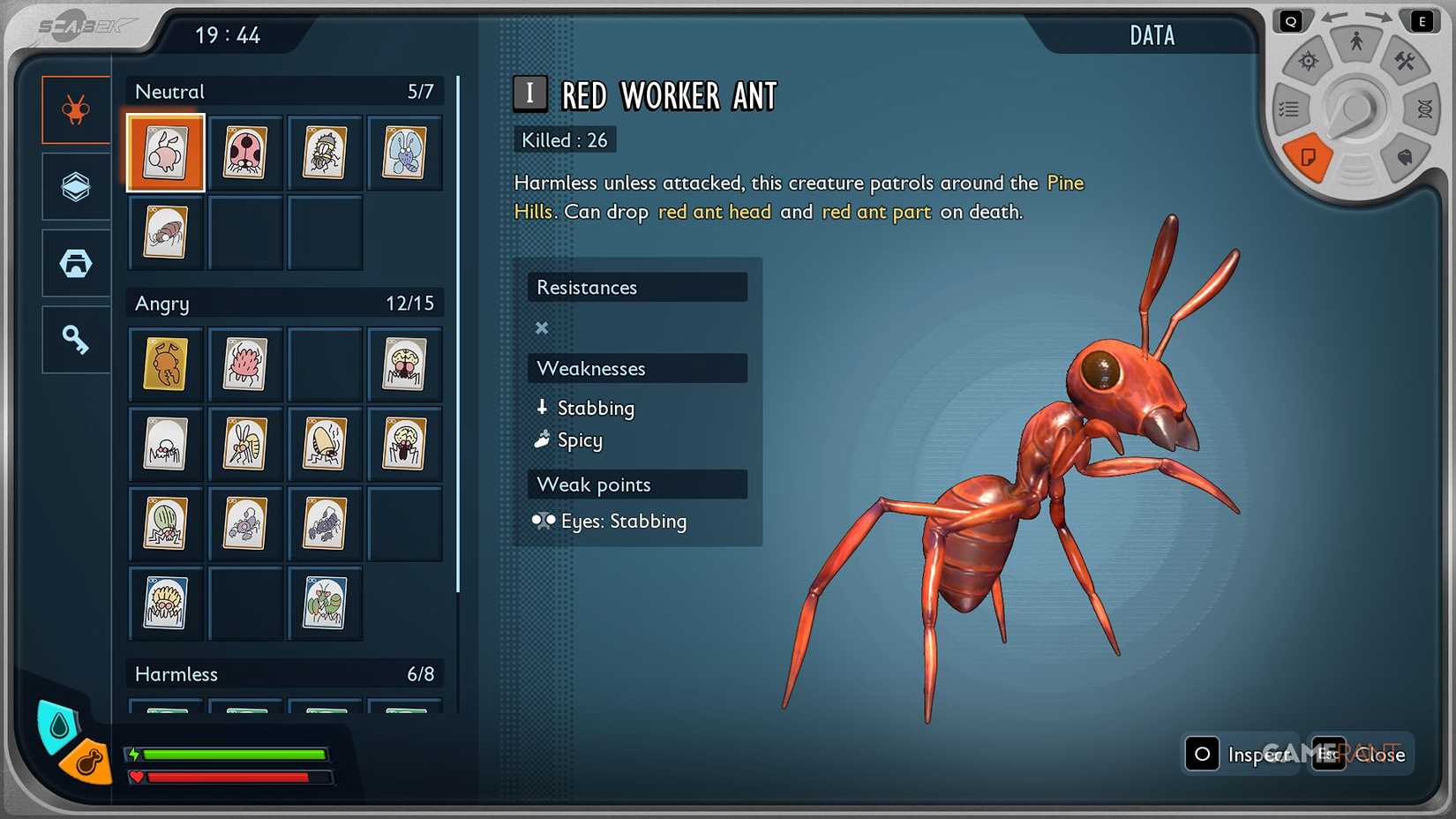Select the red ant insect icon tab
Image resolution: width=1456 pixels, height=819 pixels.
click(x=75, y=109)
